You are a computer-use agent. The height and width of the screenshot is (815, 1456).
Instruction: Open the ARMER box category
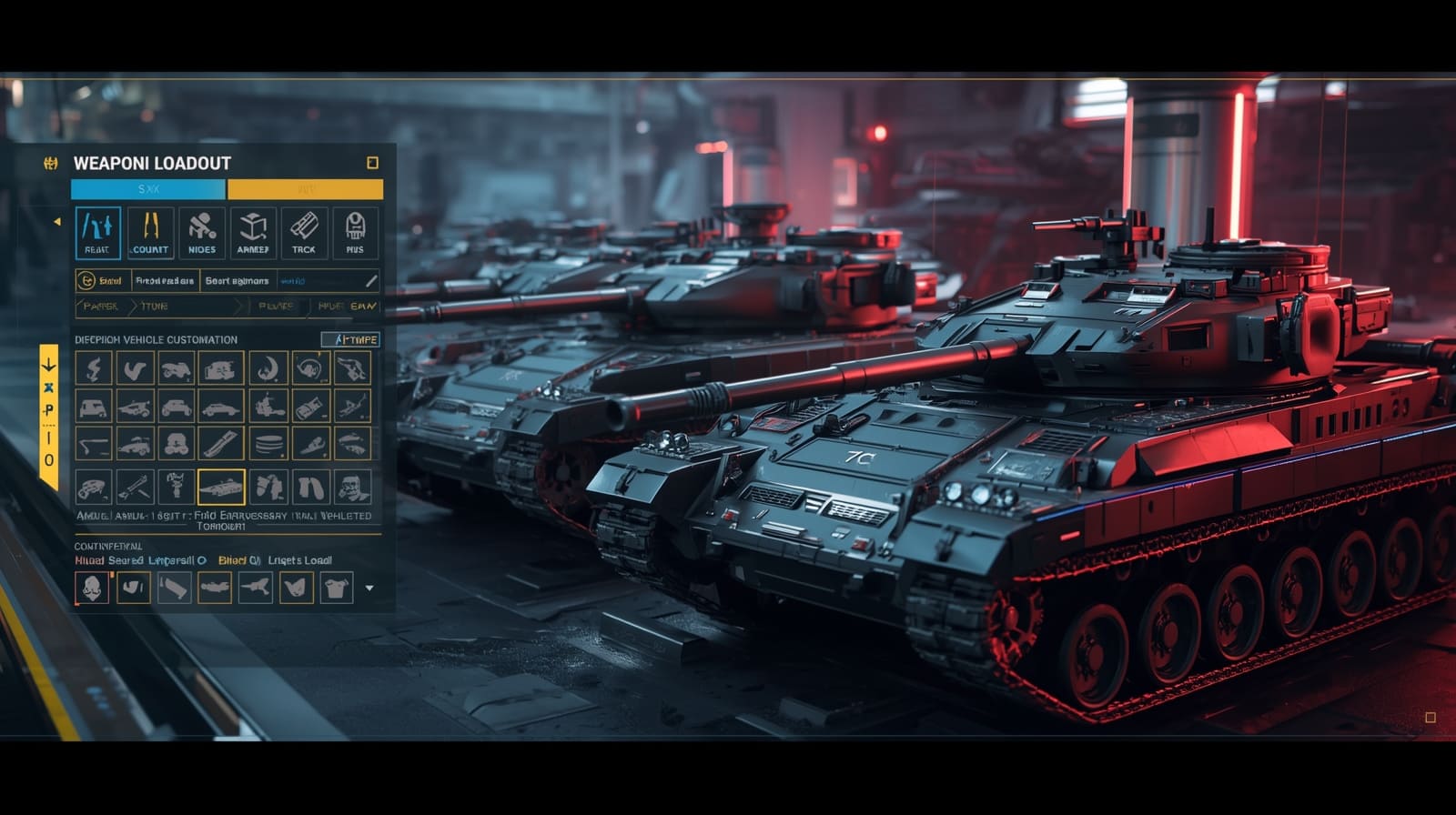[x=253, y=233]
